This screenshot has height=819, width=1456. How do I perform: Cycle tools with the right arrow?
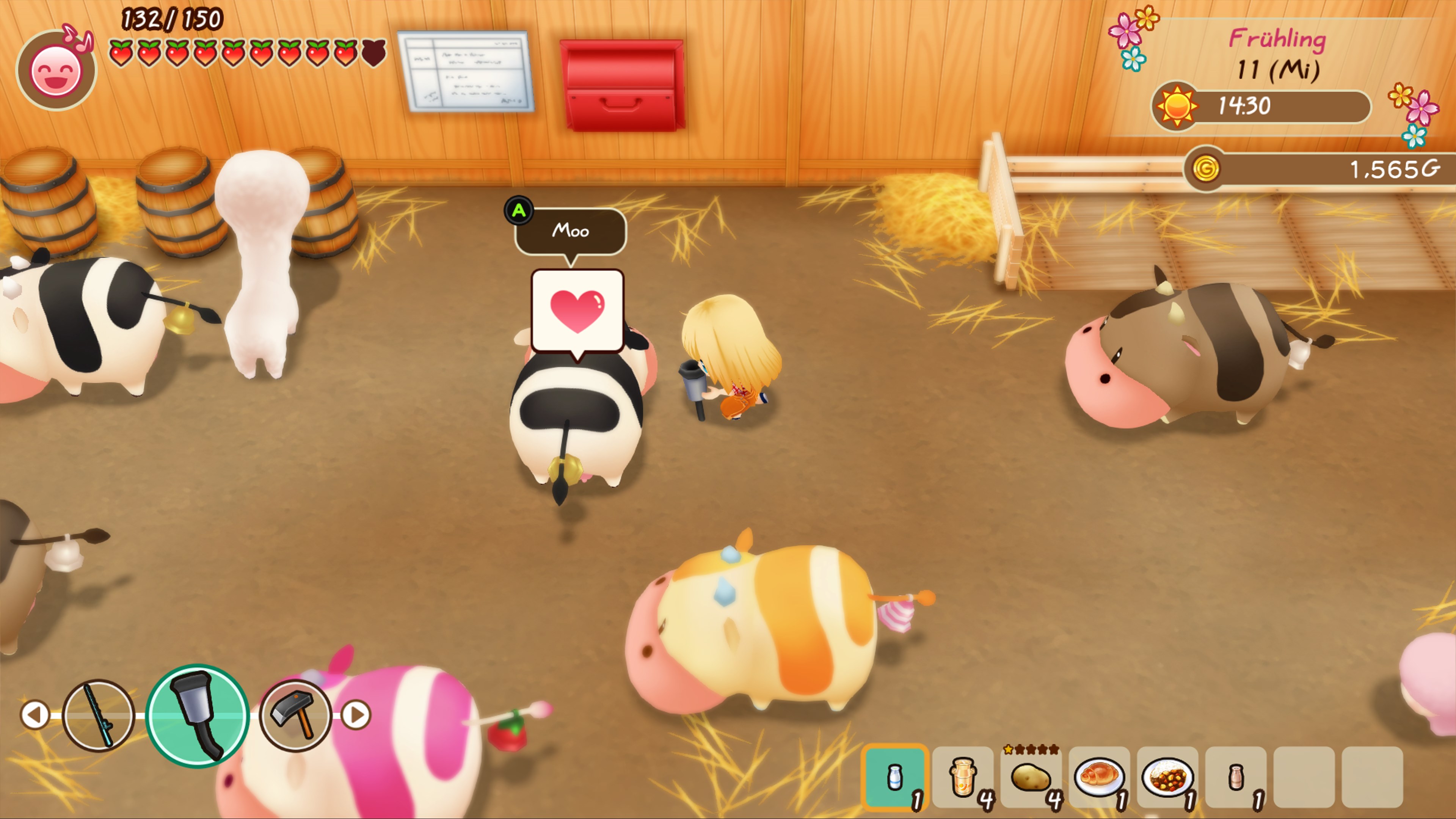click(356, 715)
